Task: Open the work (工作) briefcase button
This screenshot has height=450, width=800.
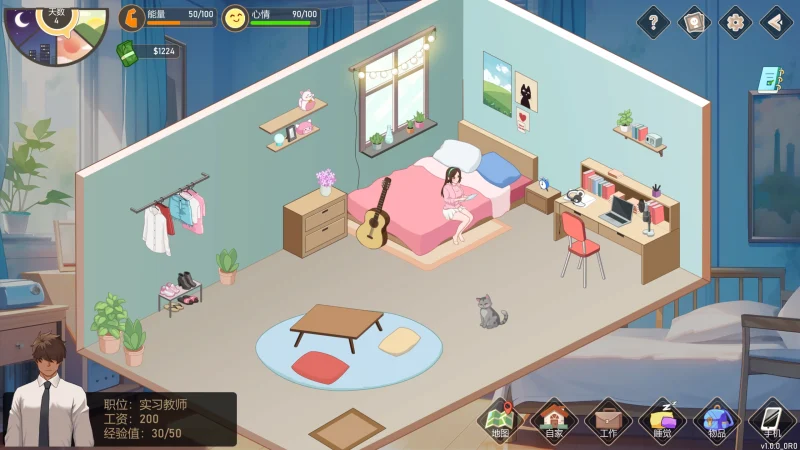Action: 607,421
